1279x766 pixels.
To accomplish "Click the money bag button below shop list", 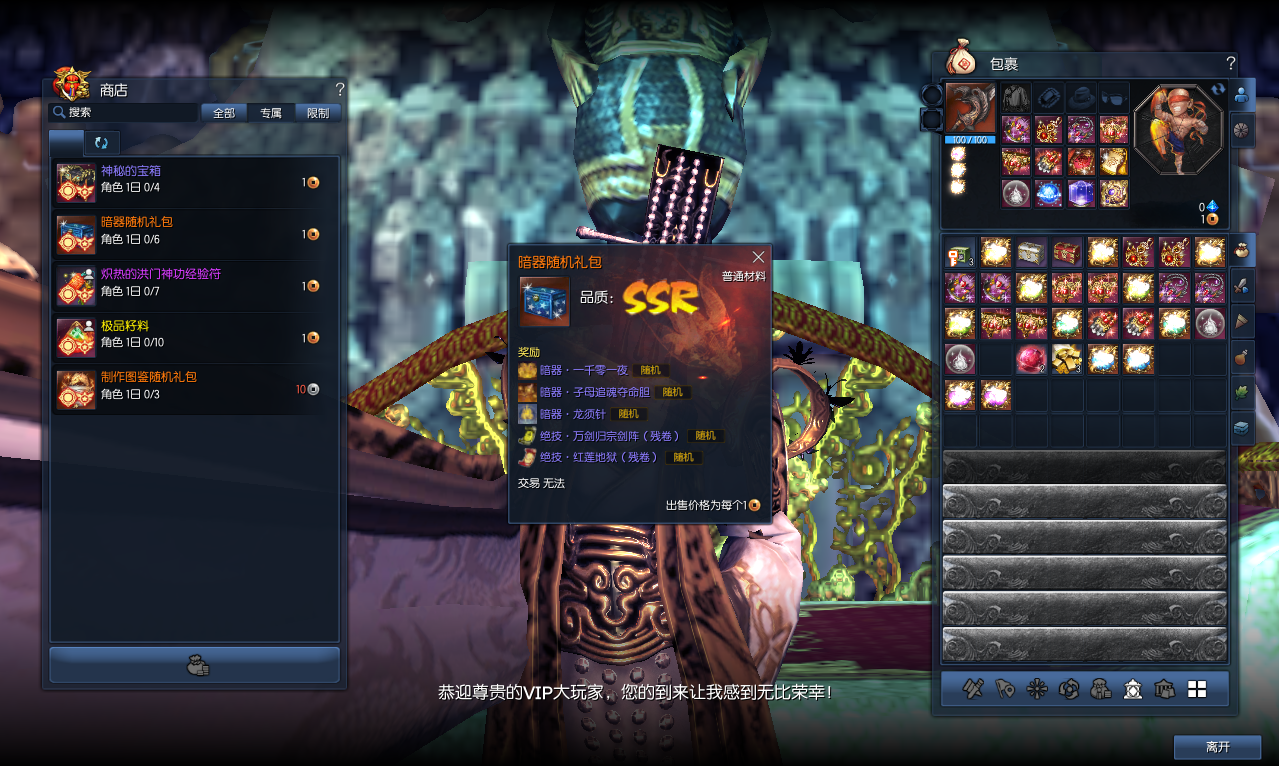I will tap(195, 665).
